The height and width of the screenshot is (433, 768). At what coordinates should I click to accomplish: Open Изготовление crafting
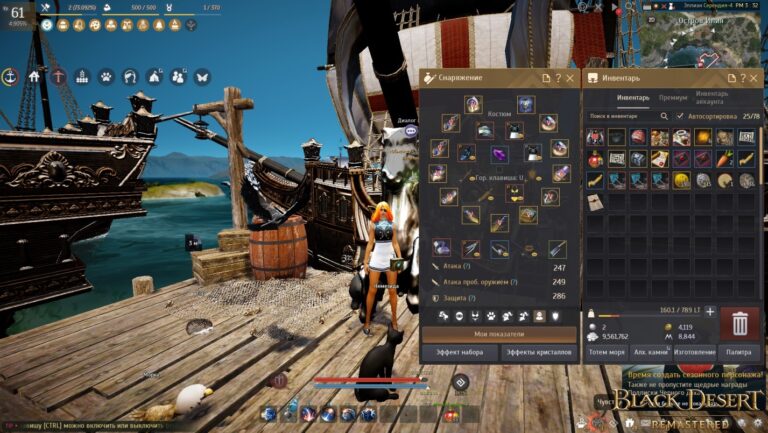point(694,352)
